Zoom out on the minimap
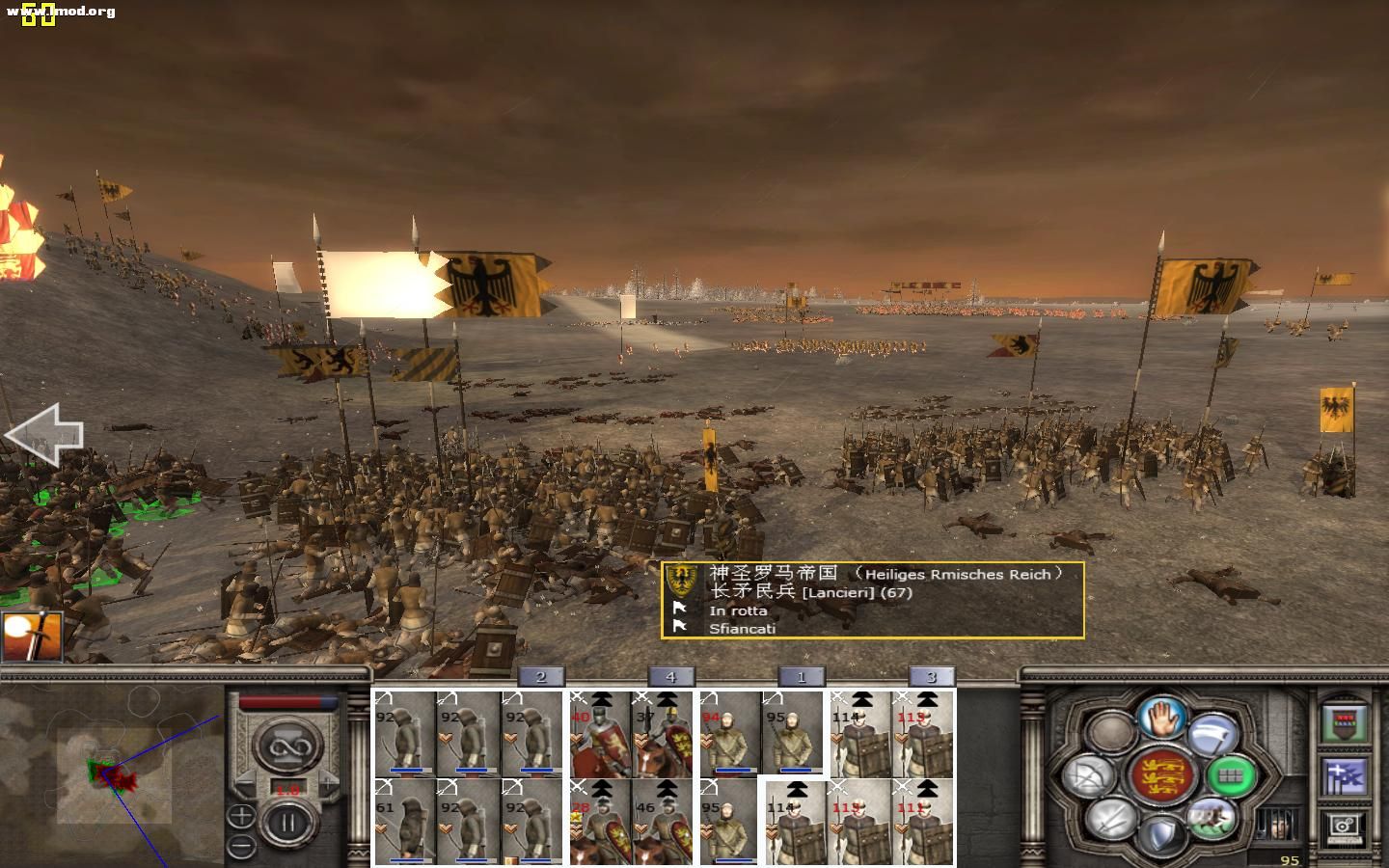 point(241,846)
